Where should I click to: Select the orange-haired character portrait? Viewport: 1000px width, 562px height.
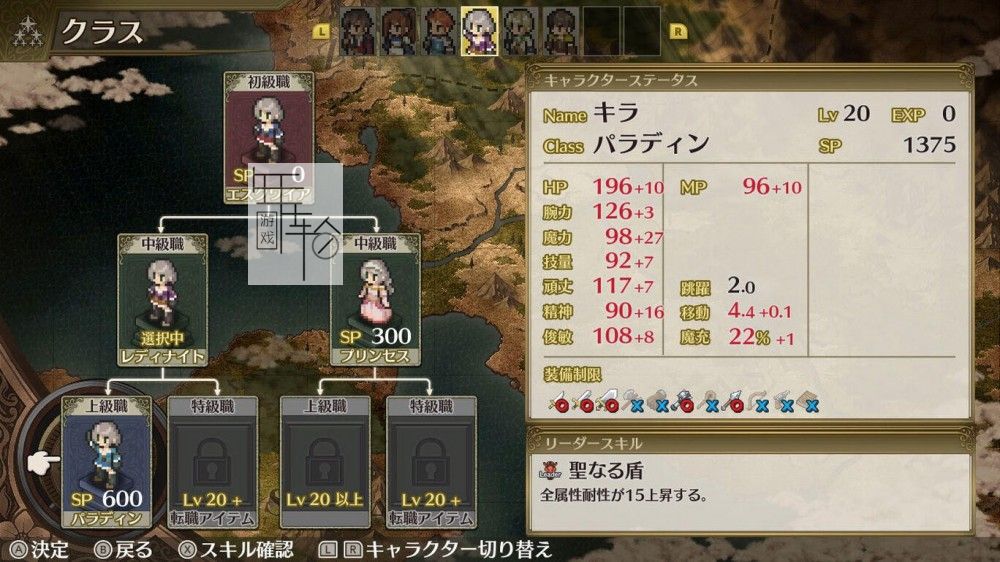coord(439,30)
